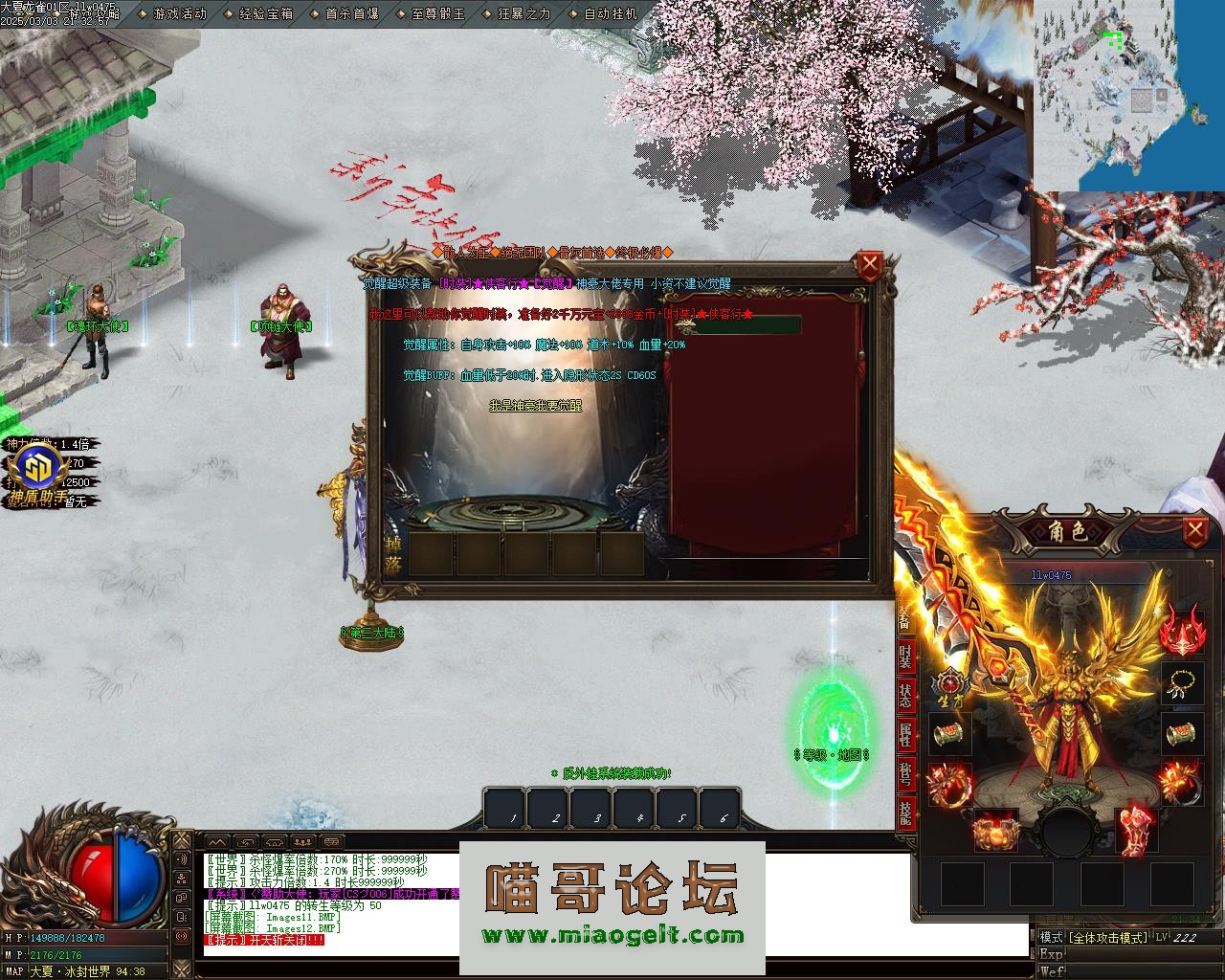Open the 游戏活动 top menu
1225x980 pixels.
[179, 14]
